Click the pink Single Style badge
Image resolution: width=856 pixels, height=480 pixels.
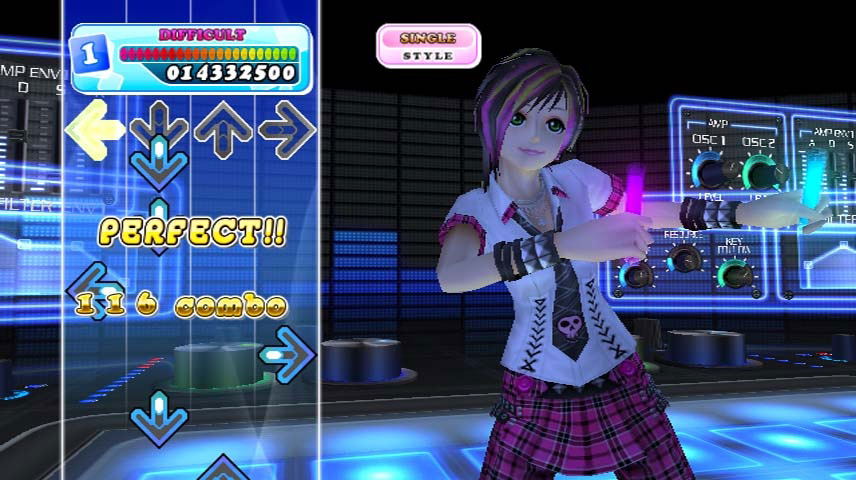(428, 46)
